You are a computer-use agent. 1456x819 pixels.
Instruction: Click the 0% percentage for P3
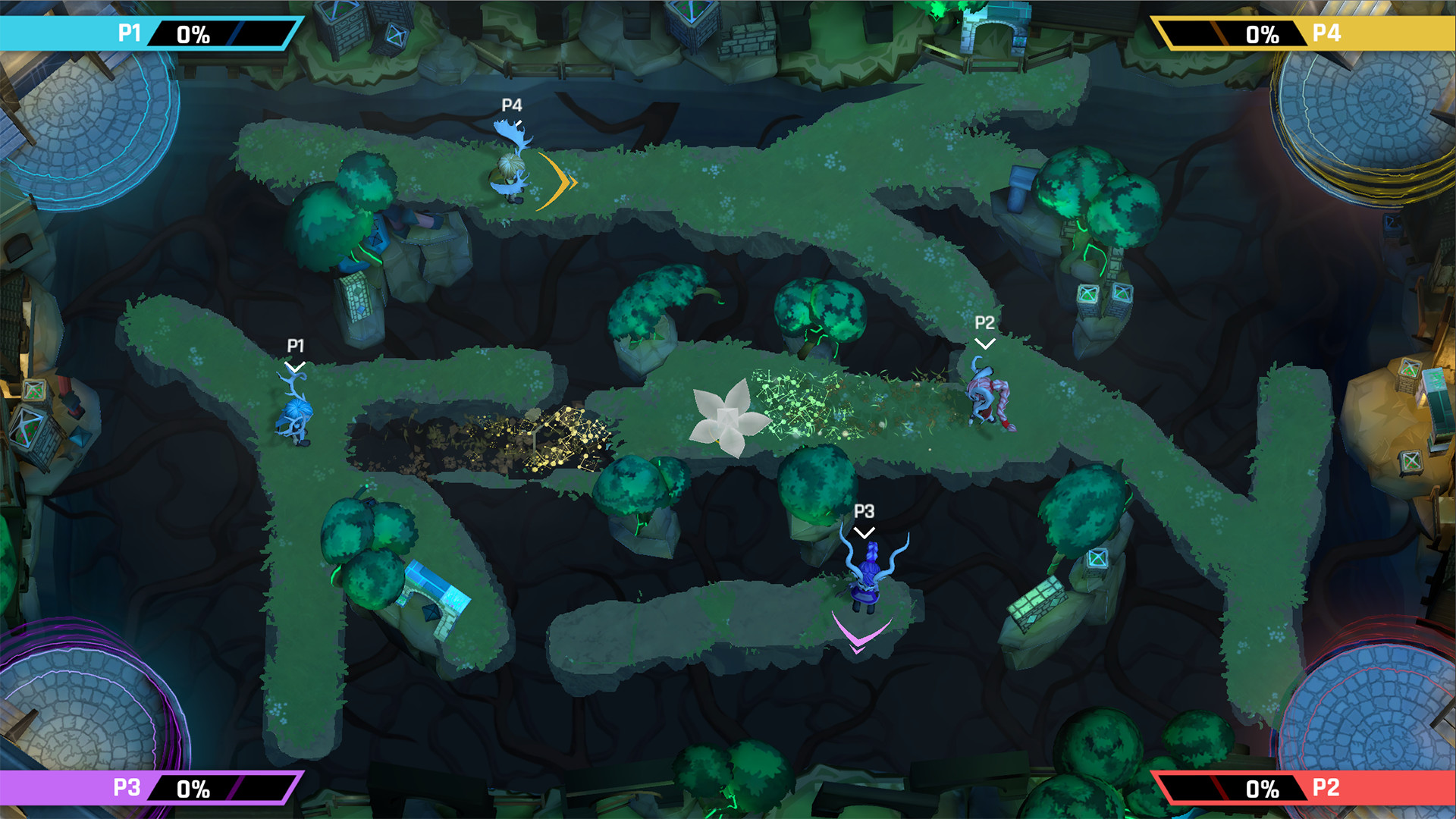pyautogui.click(x=192, y=789)
